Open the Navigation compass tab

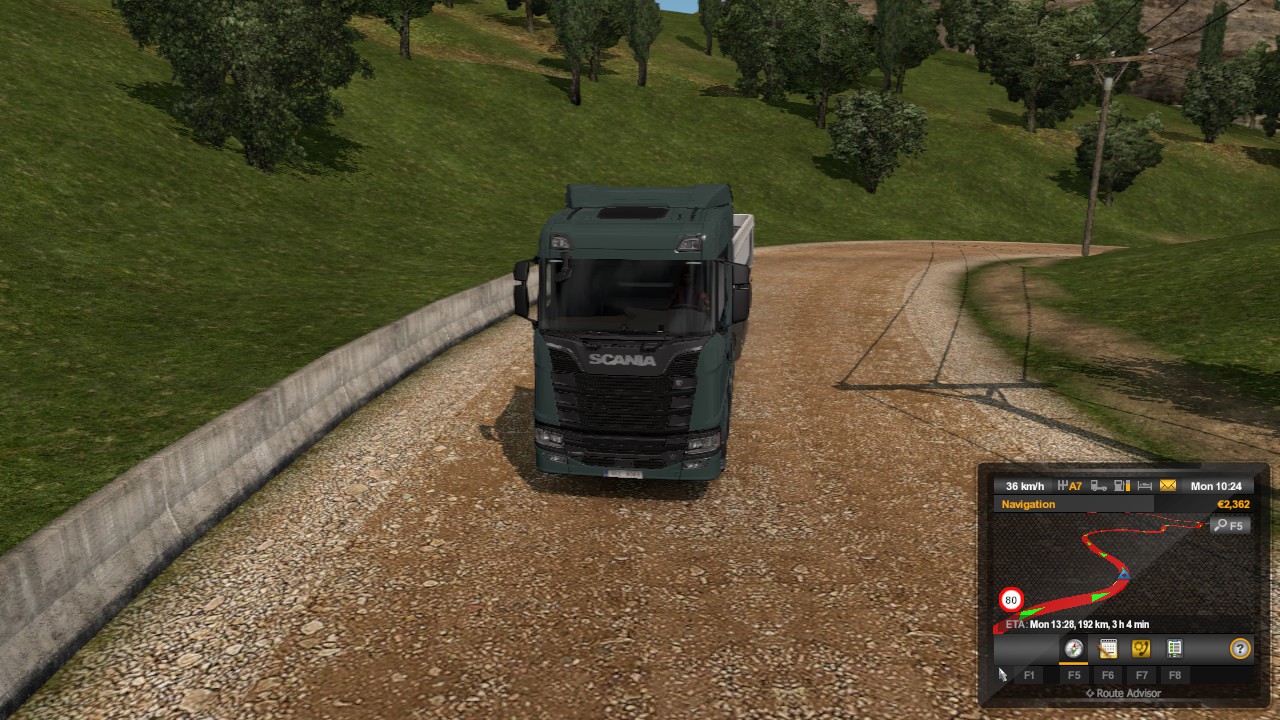coord(1073,648)
